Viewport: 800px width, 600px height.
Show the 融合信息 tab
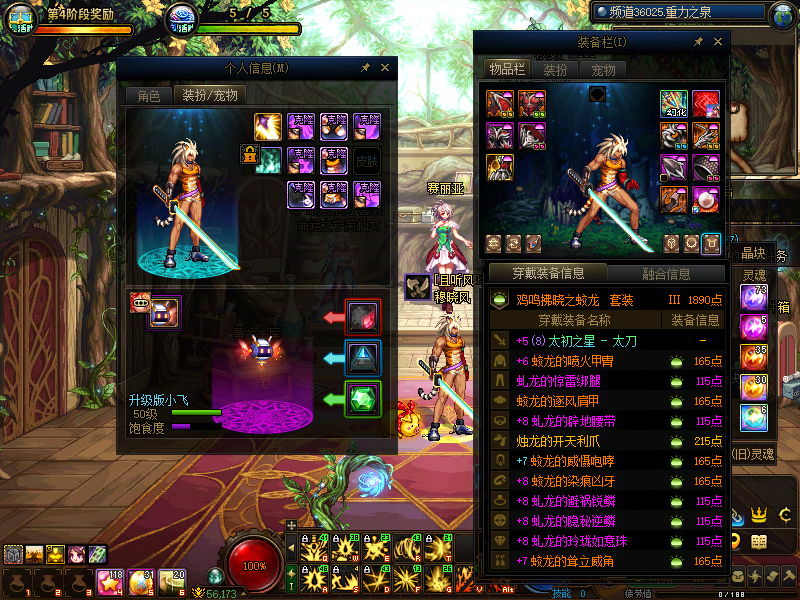point(664,273)
